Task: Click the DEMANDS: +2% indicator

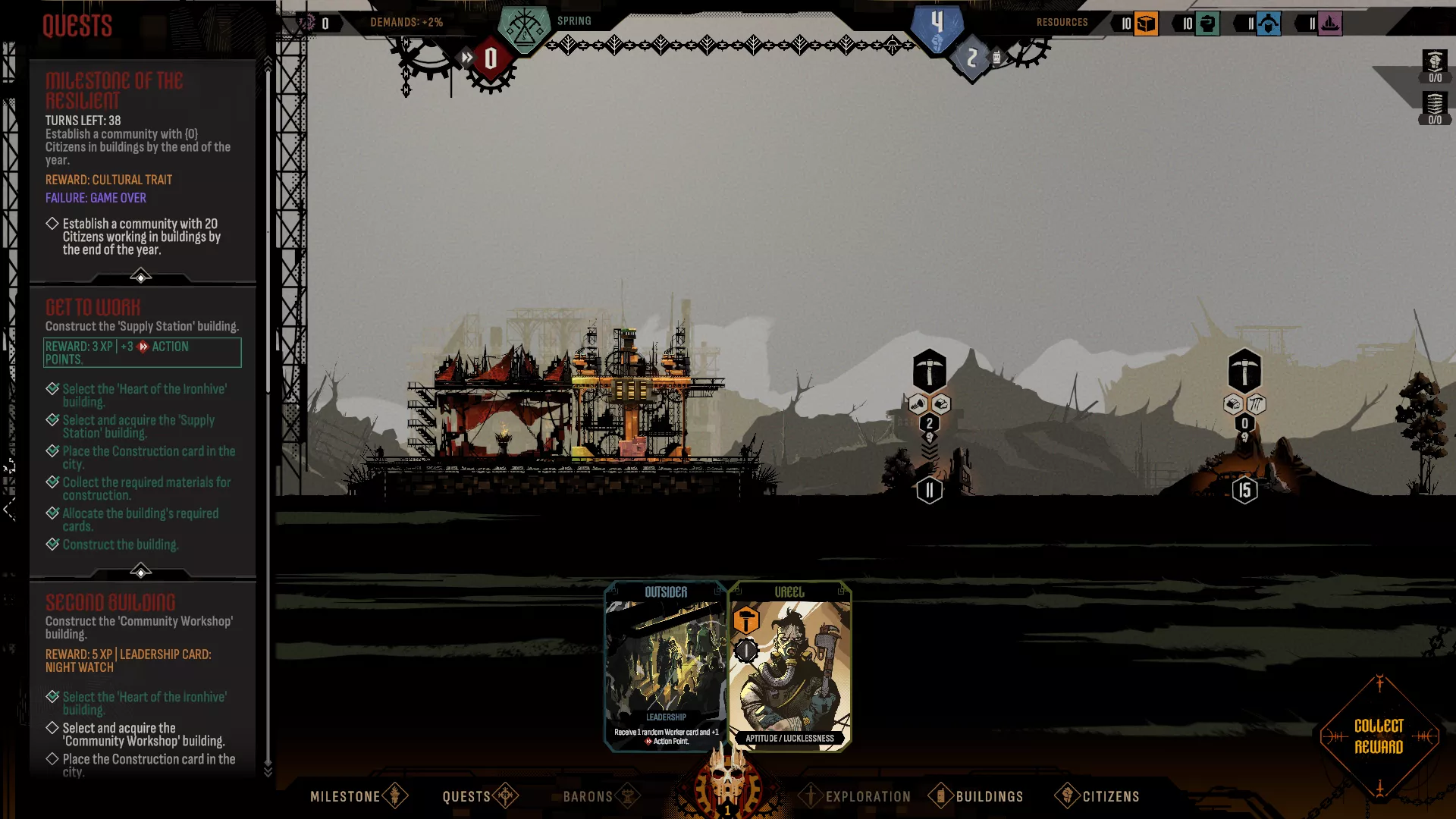Action: pyautogui.click(x=406, y=23)
